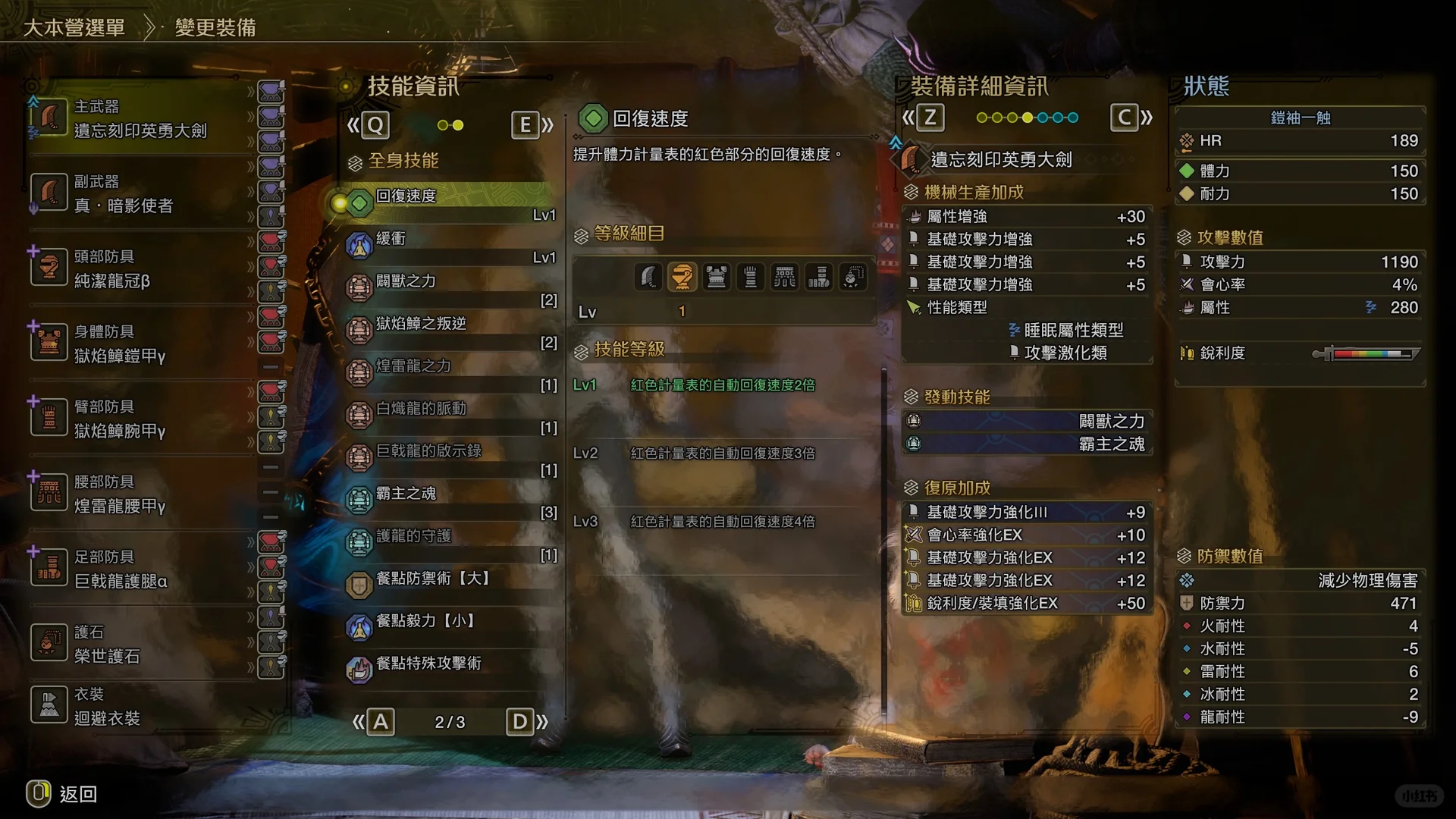Select the charm icon at the right of the detail row
Image resolution: width=1456 pixels, height=819 pixels.
tap(852, 277)
